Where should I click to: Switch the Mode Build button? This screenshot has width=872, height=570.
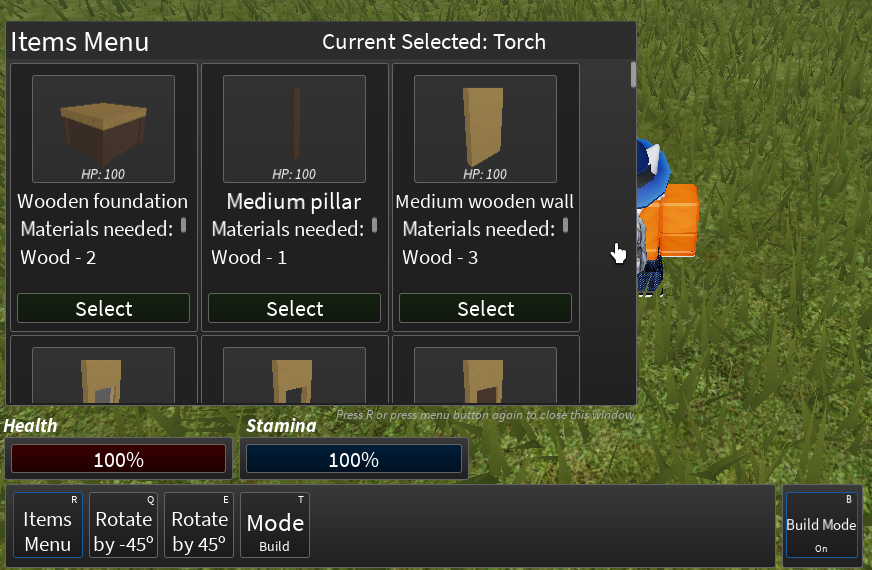click(x=275, y=525)
